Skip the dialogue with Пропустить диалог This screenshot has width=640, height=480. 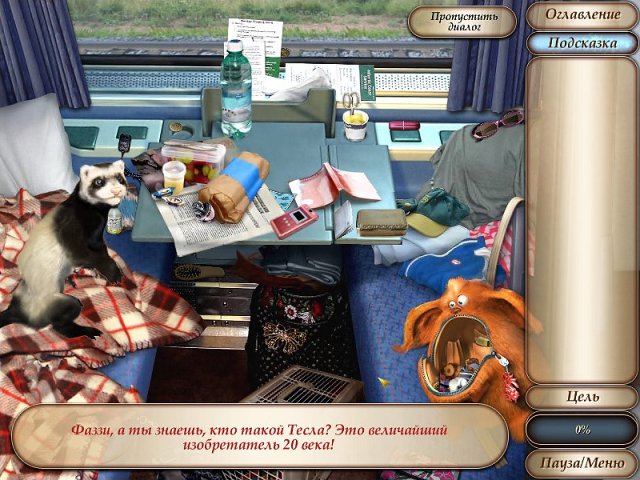(x=461, y=22)
